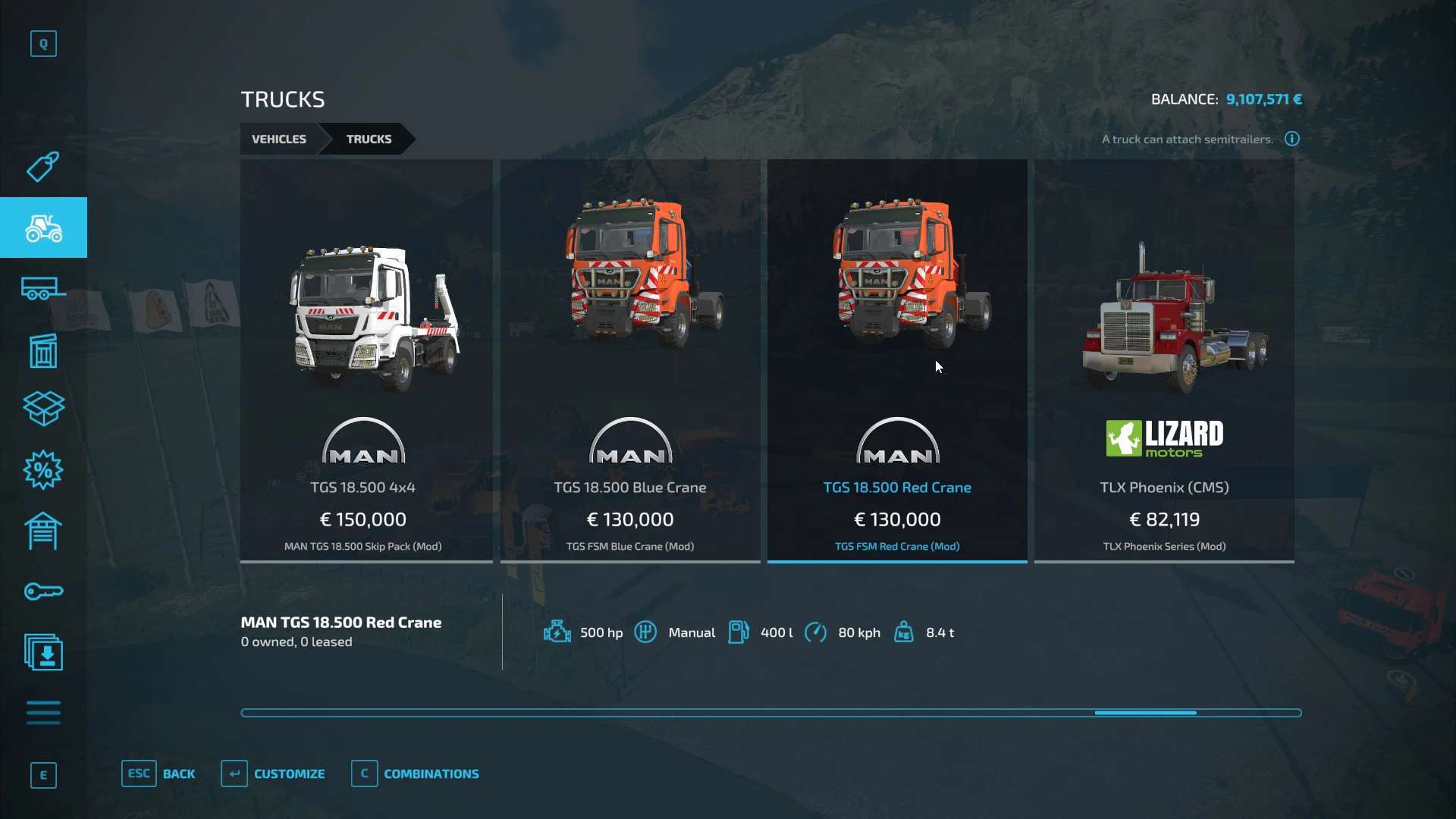Open the hamburger menu icon
1456x819 pixels.
[43, 713]
